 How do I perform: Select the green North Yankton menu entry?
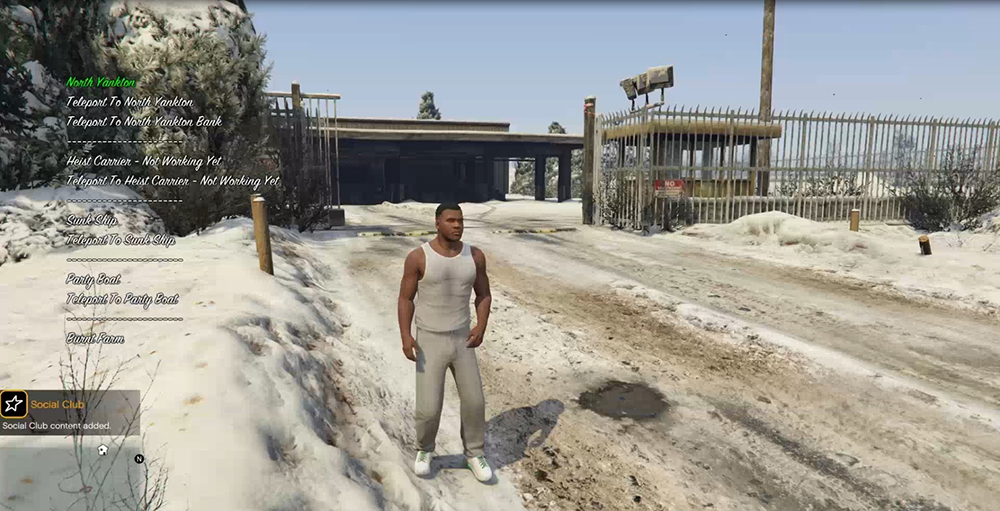click(x=102, y=82)
